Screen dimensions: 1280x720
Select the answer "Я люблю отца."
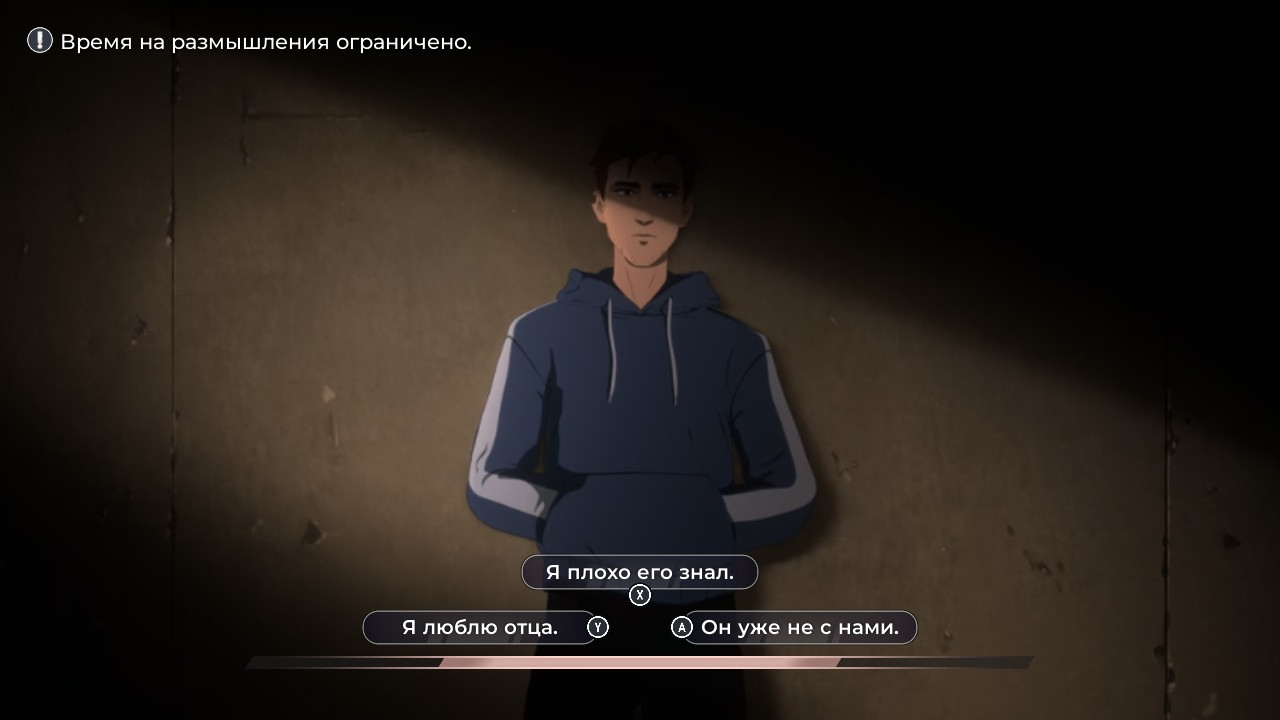point(479,628)
